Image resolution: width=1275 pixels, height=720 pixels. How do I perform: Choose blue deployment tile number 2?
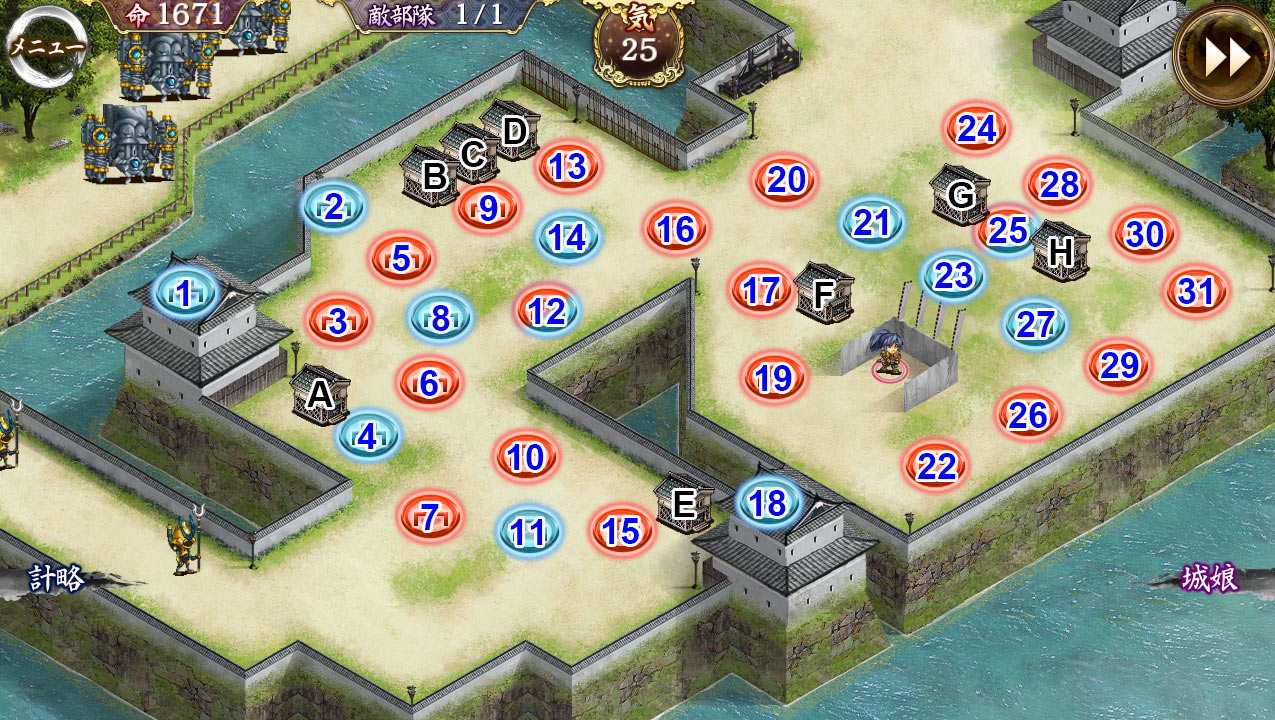coord(334,207)
